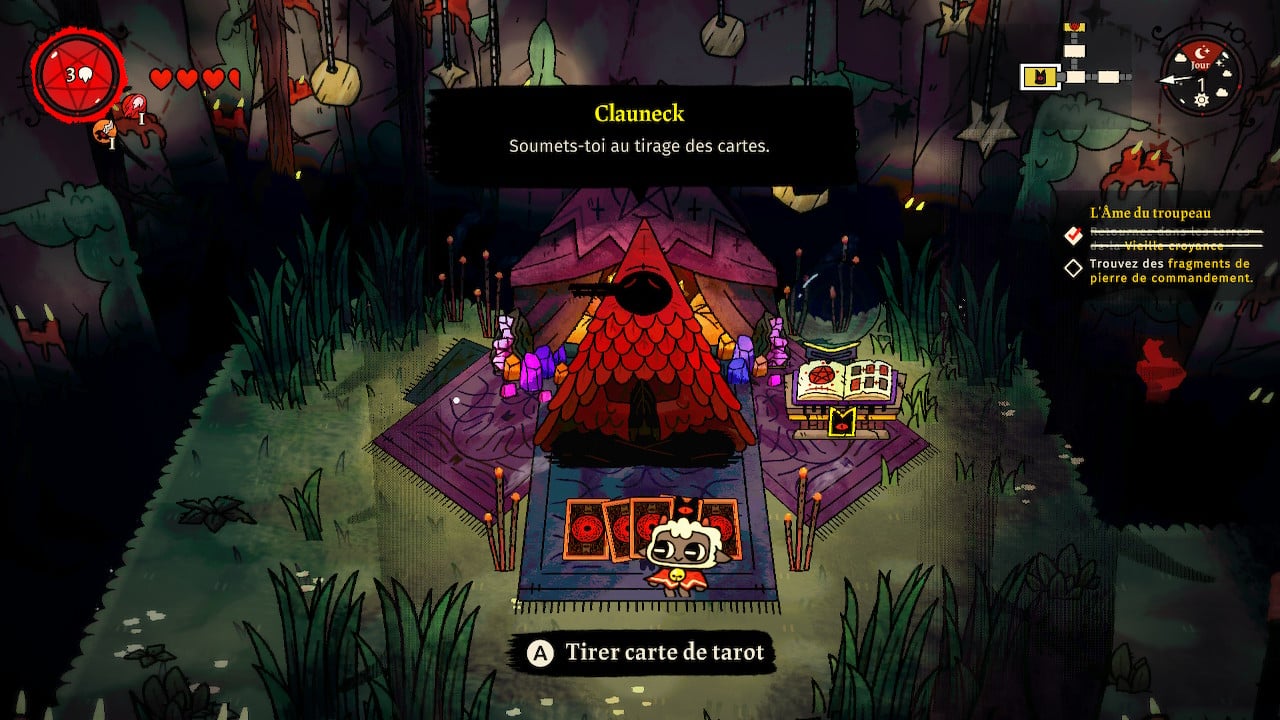The width and height of the screenshot is (1280, 720).
Task: Click the top red-marked minimap room
Action: [1075, 27]
